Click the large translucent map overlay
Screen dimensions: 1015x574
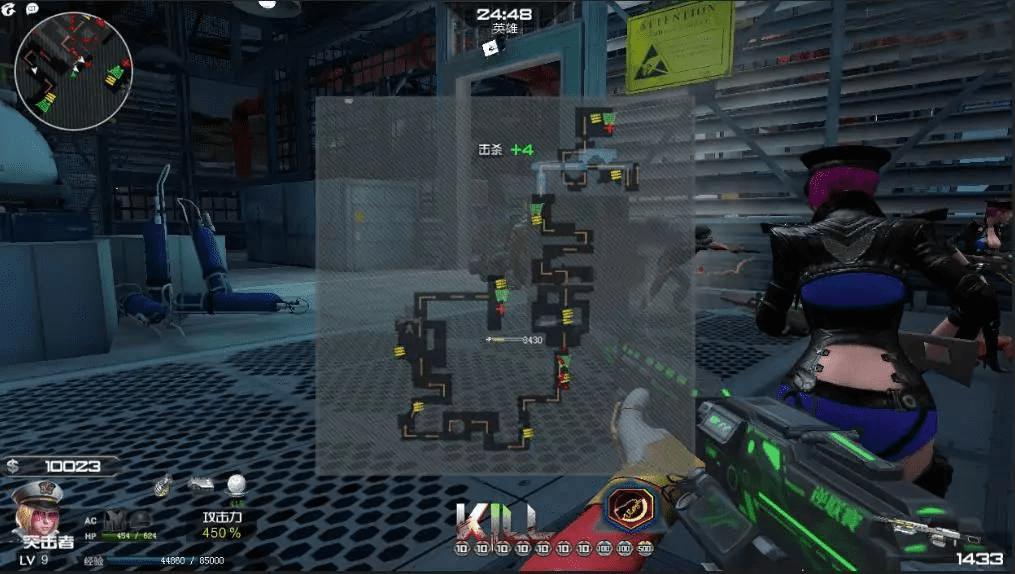(x=505, y=285)
